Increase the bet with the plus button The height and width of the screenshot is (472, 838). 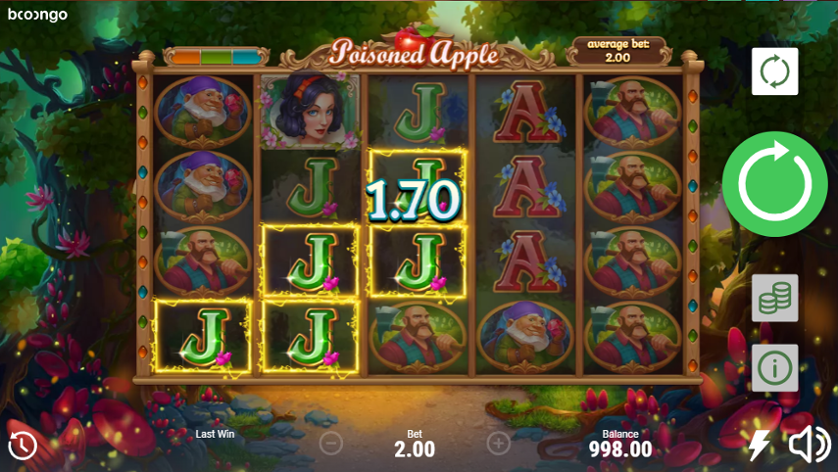tap(498, 442)
